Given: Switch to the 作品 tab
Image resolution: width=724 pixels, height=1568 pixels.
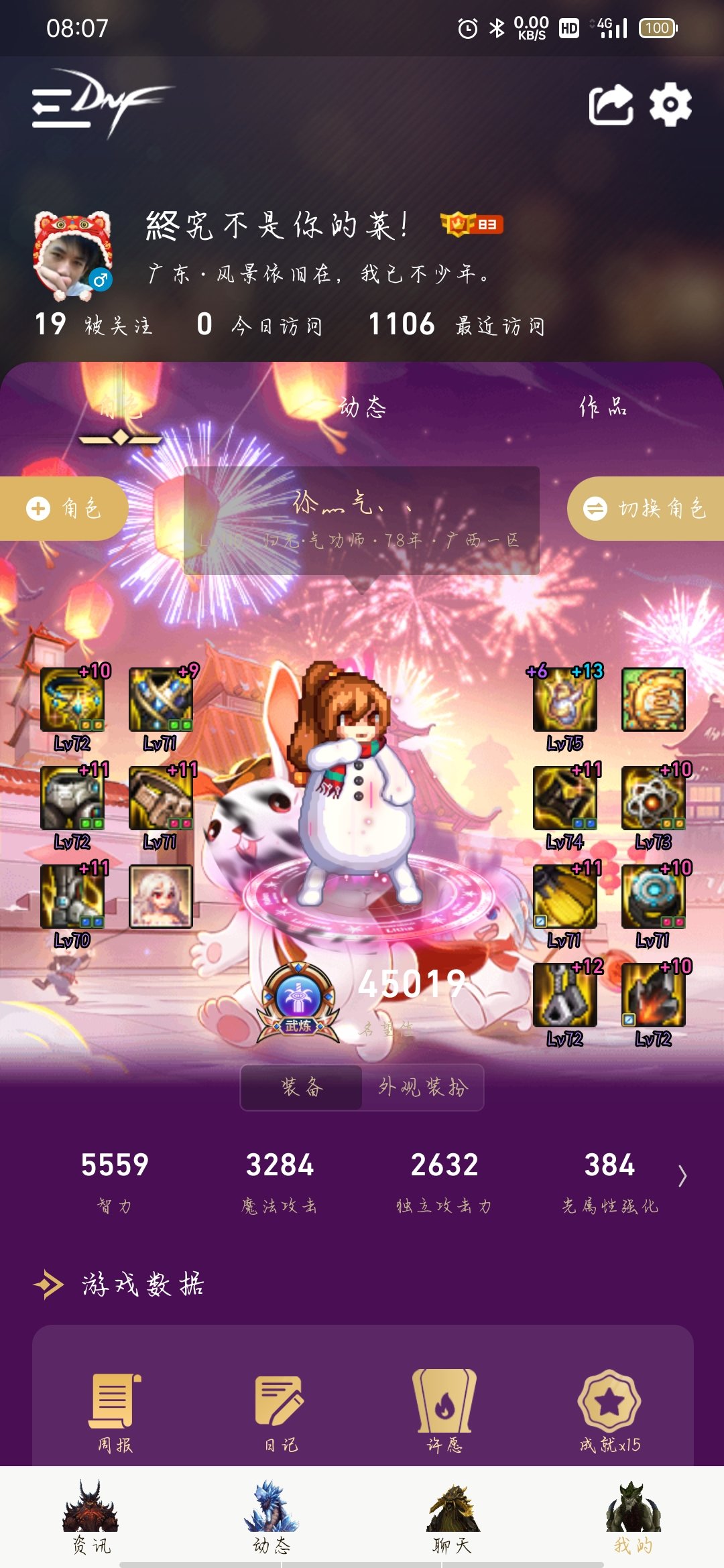Looking at the screenshot, I should 603,407.
